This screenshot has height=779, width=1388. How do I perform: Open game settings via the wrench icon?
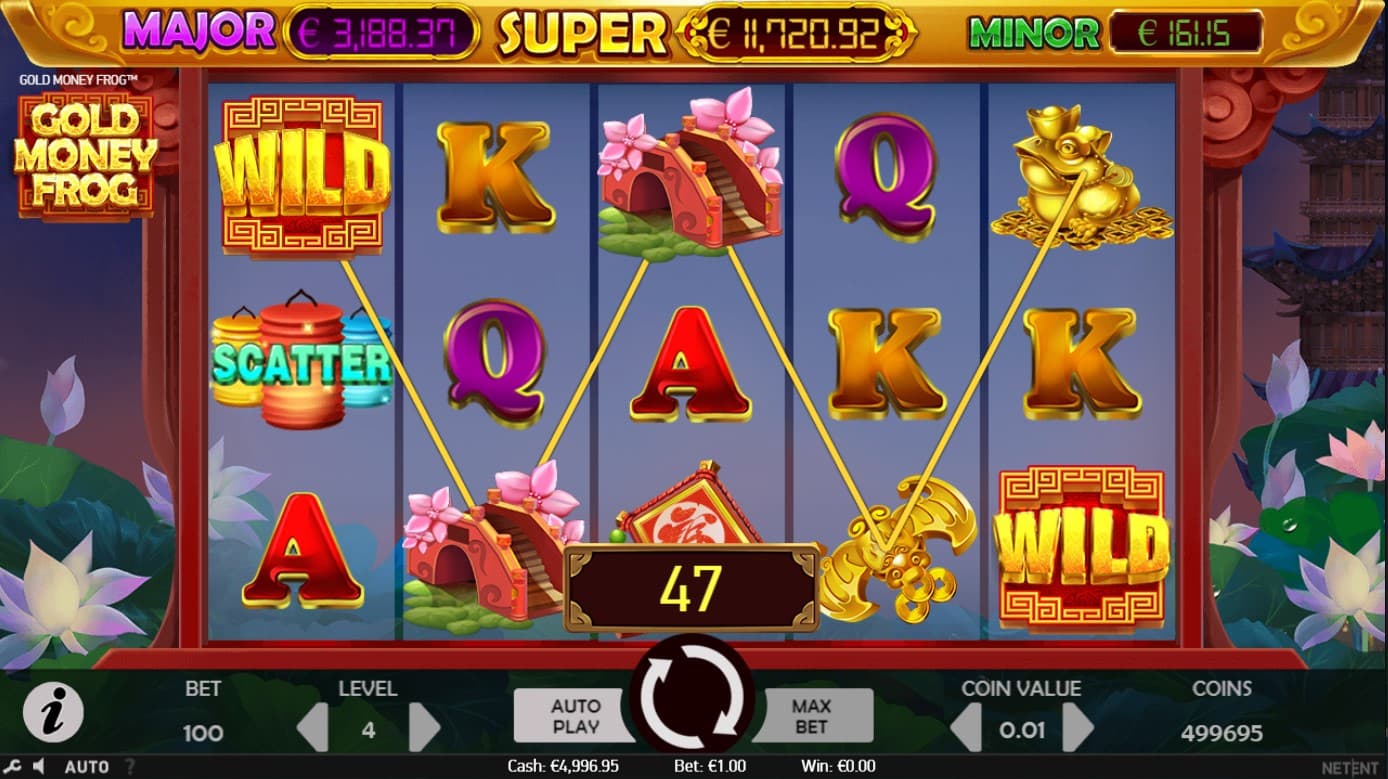pos(13,767)
